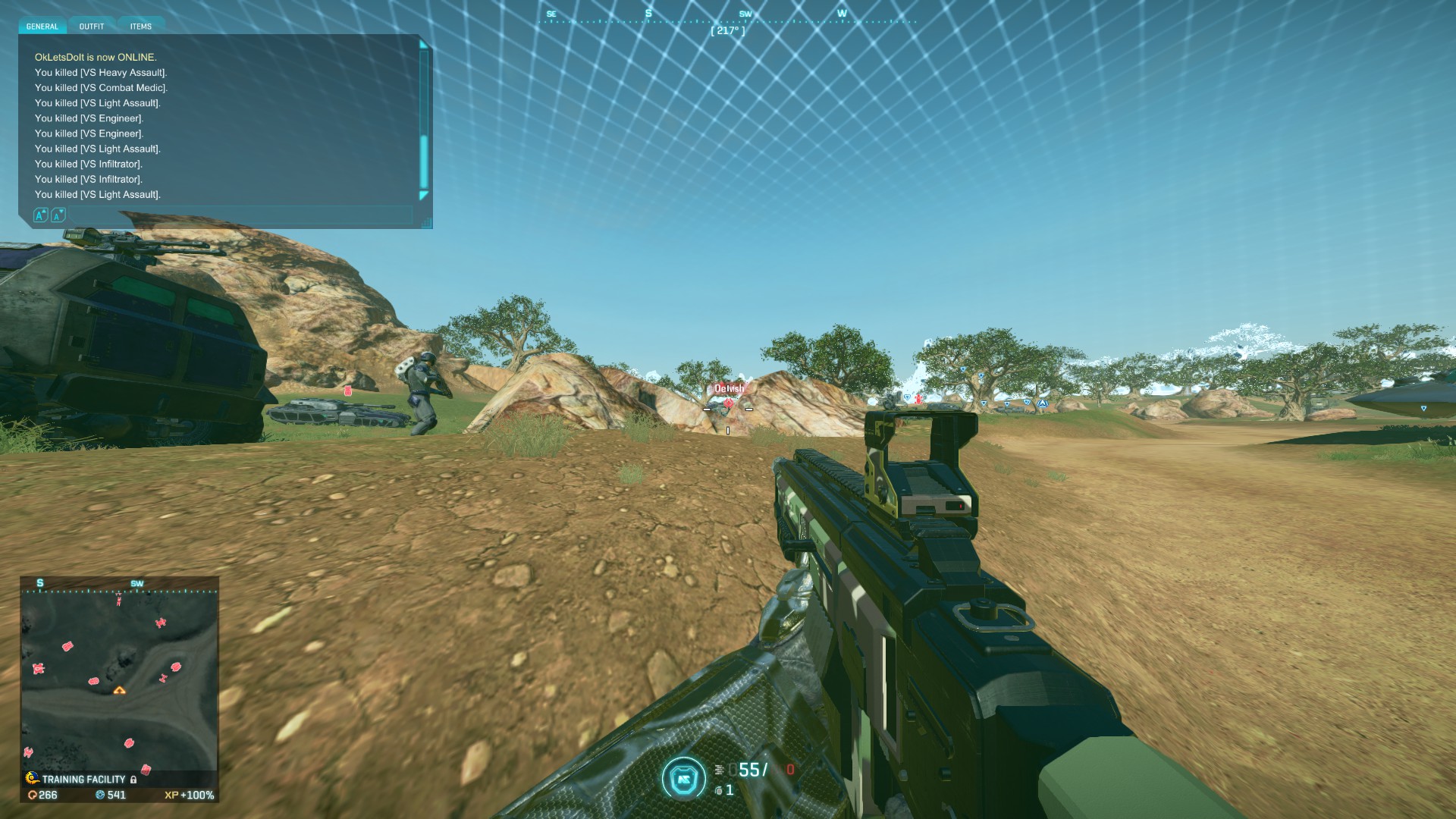Click the Training Facility location label

coord(83,779)
